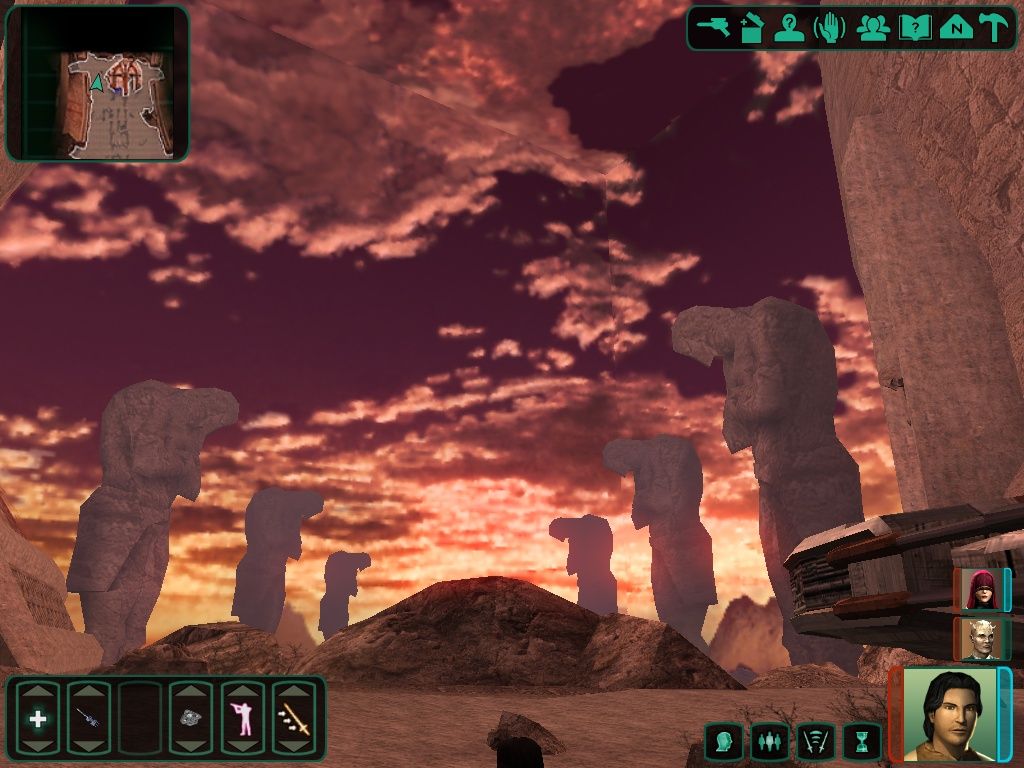Open the abilities screen via hand icon
The image size is (1024, 768).
click(830, 28)
